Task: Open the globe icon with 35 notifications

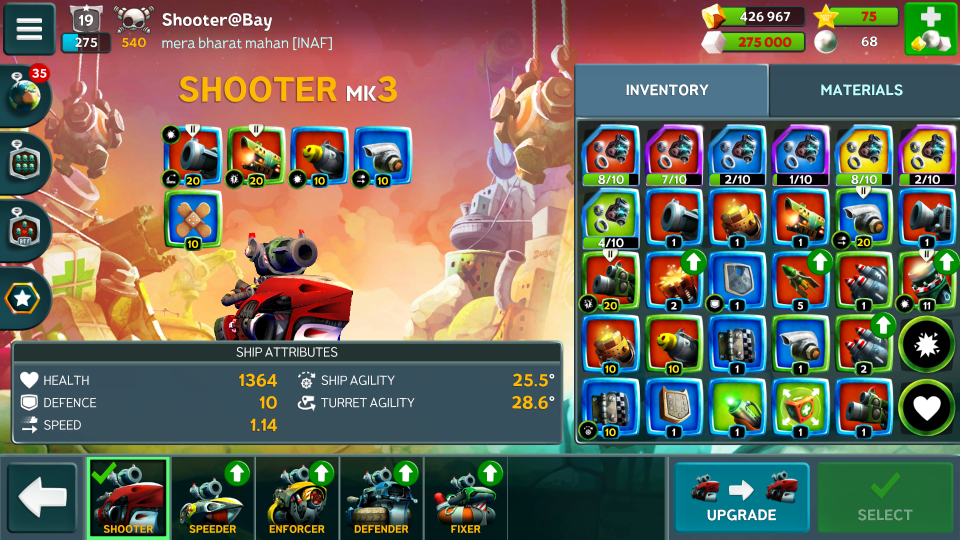Action: 25,96
